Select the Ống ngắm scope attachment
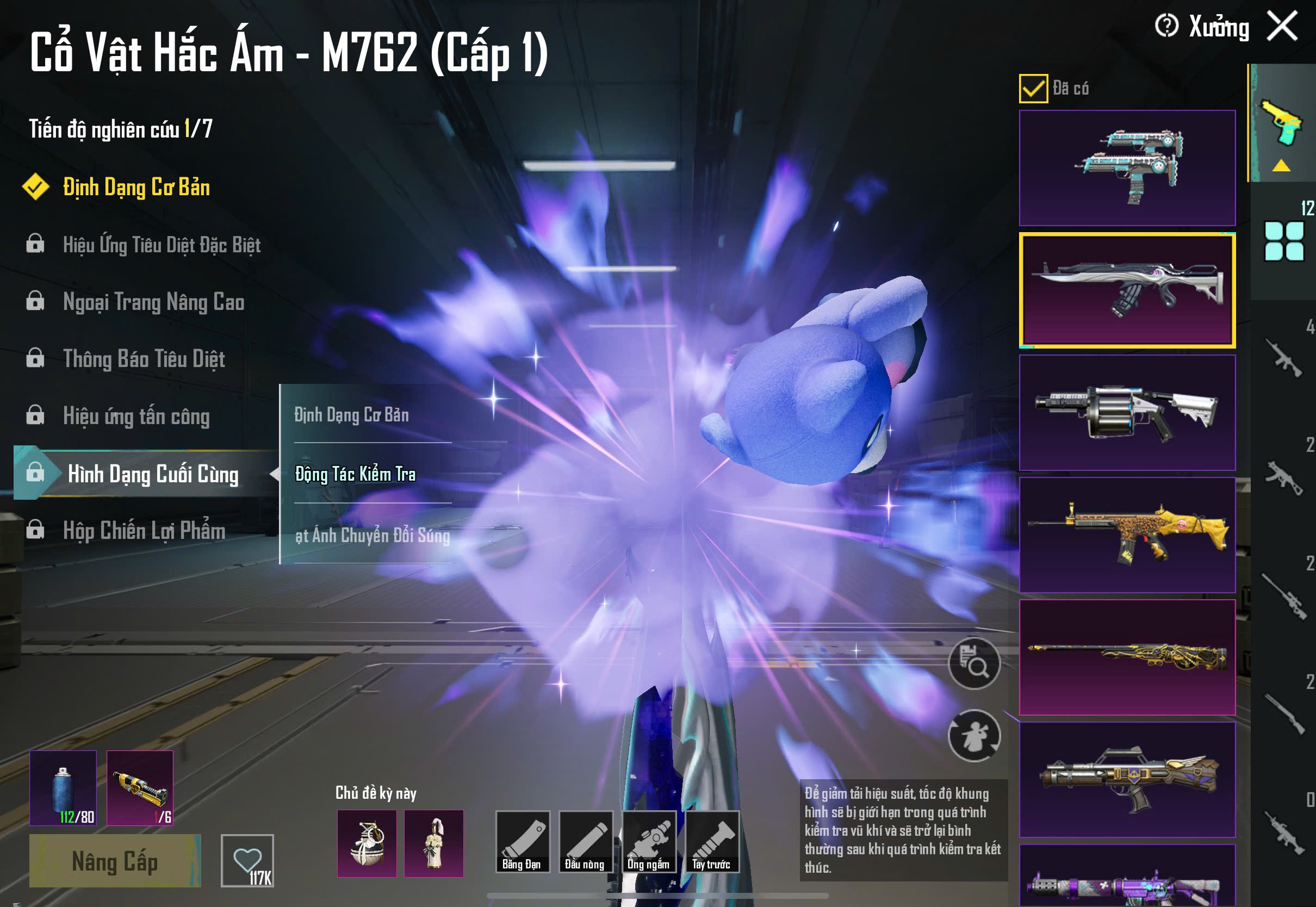 coord(649,842)
